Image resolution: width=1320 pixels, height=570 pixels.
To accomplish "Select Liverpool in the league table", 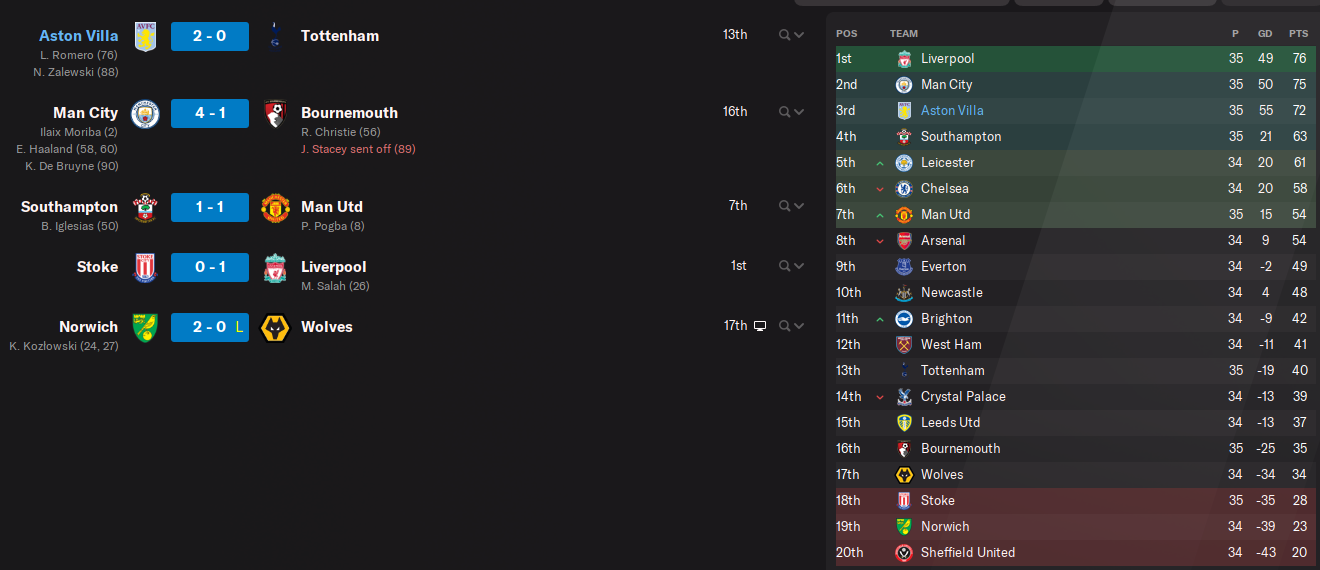I will (x=947, y=59).
